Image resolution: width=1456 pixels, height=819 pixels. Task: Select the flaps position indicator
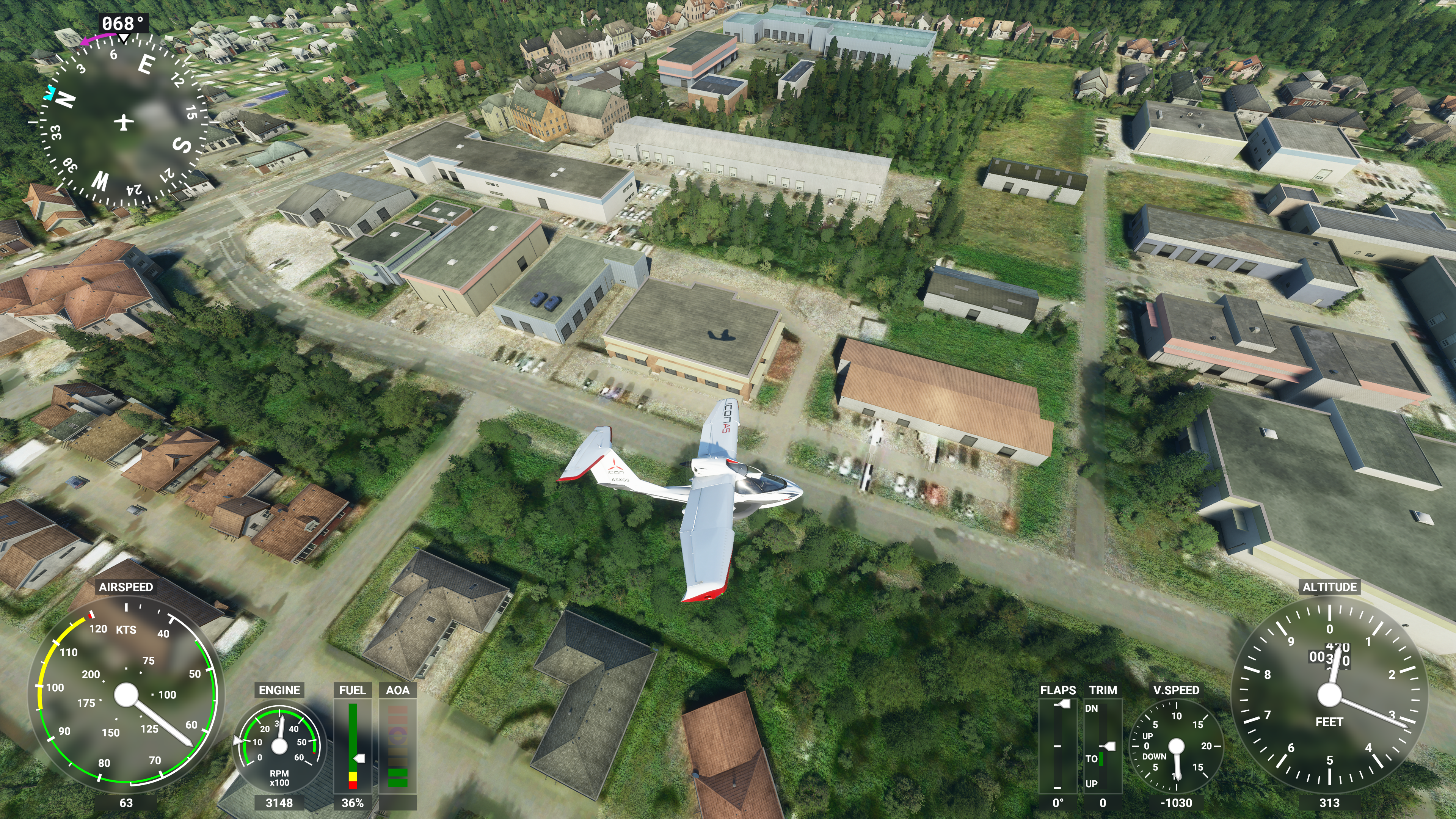click(x=1057, y=745)
